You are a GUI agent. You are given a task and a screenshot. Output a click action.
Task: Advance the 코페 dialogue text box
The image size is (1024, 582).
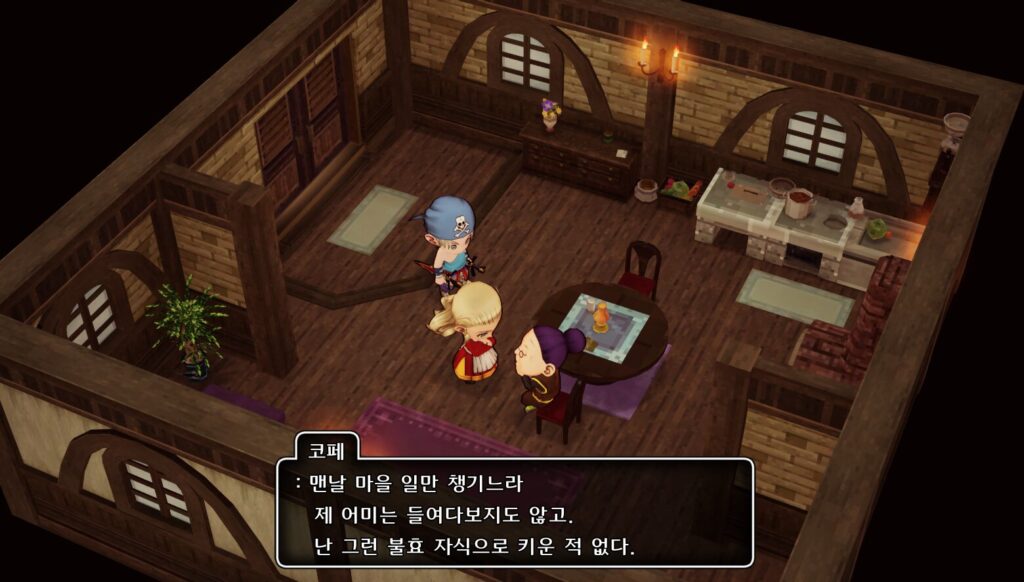pyautogui.click(x=514, y=512)
